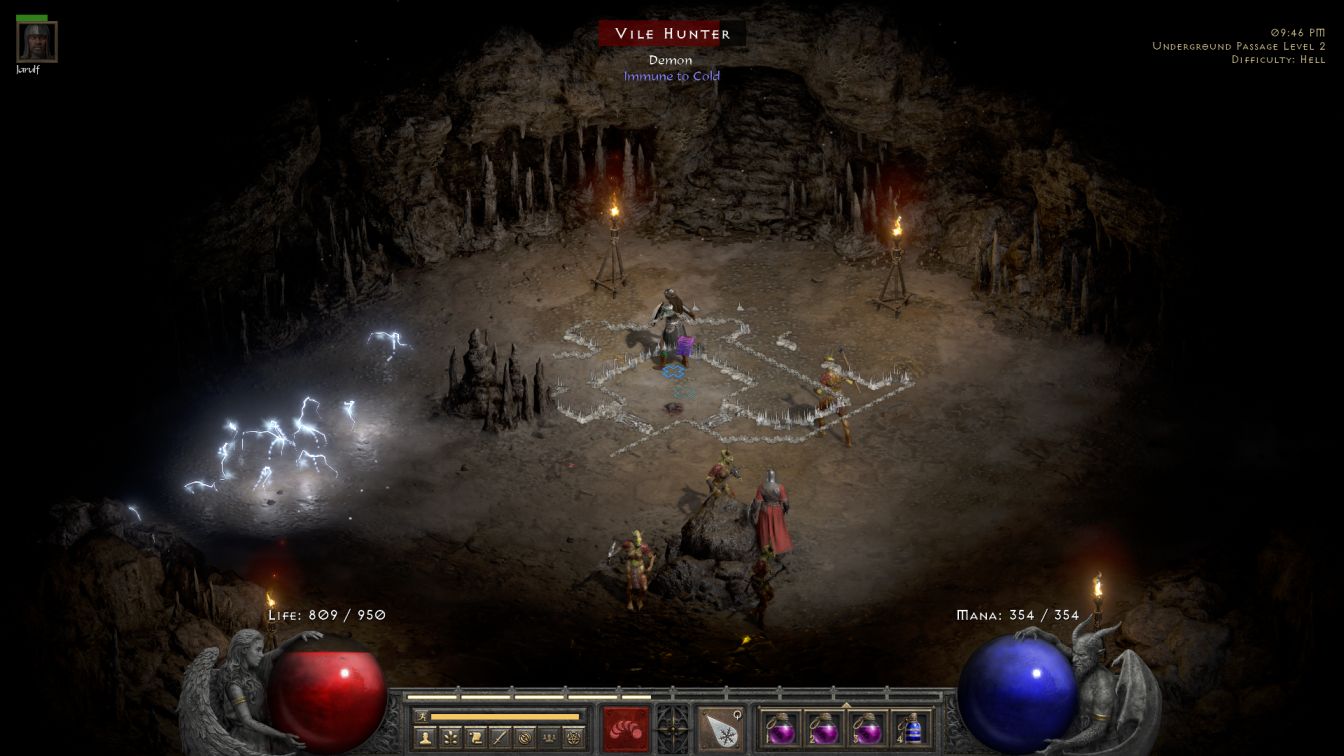Use the purple potion in belt slot 2
The image size is (1344, 756).
pos(825,728)
